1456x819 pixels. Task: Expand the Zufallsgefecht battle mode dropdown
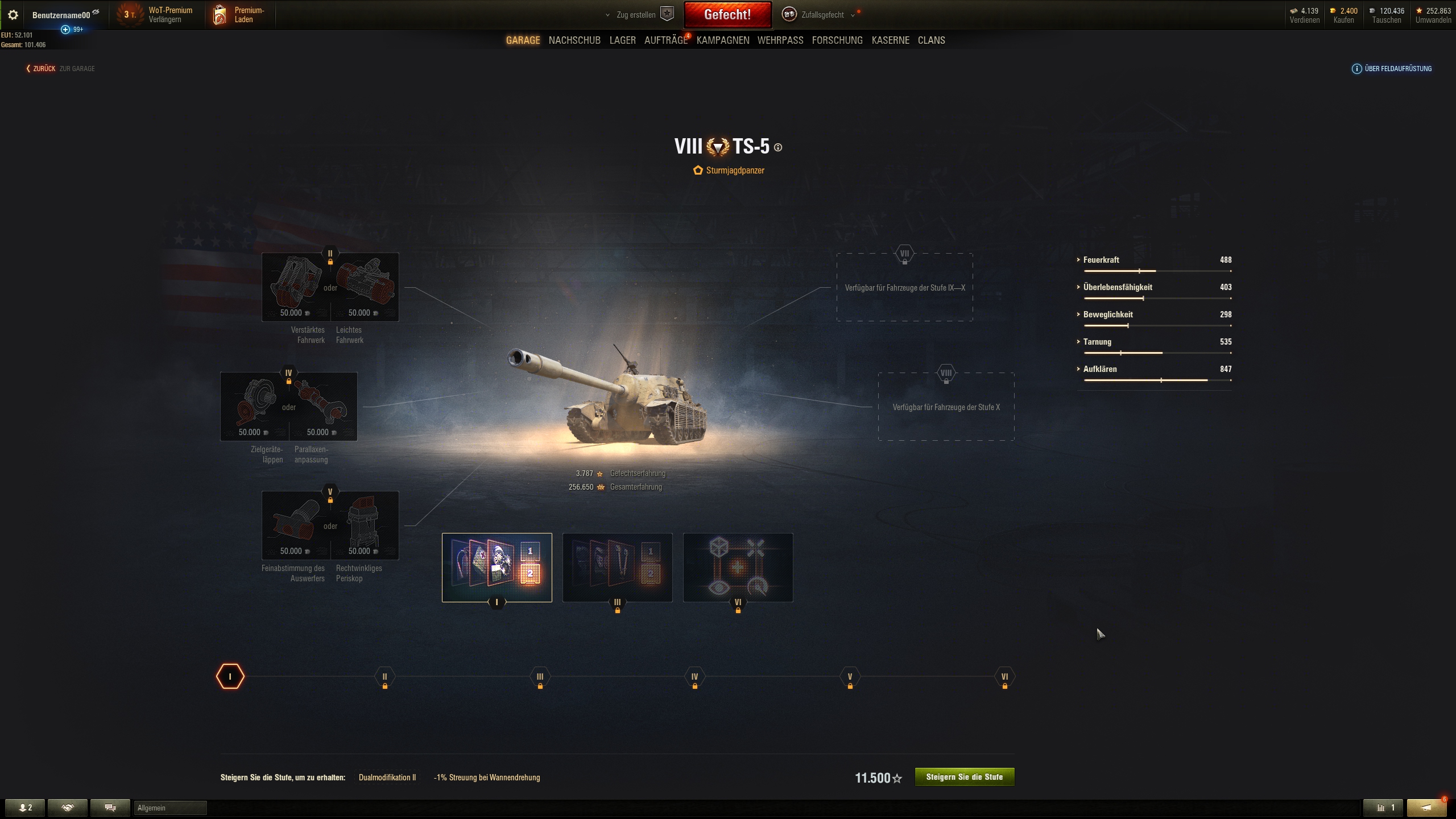[x=851, y=14]
